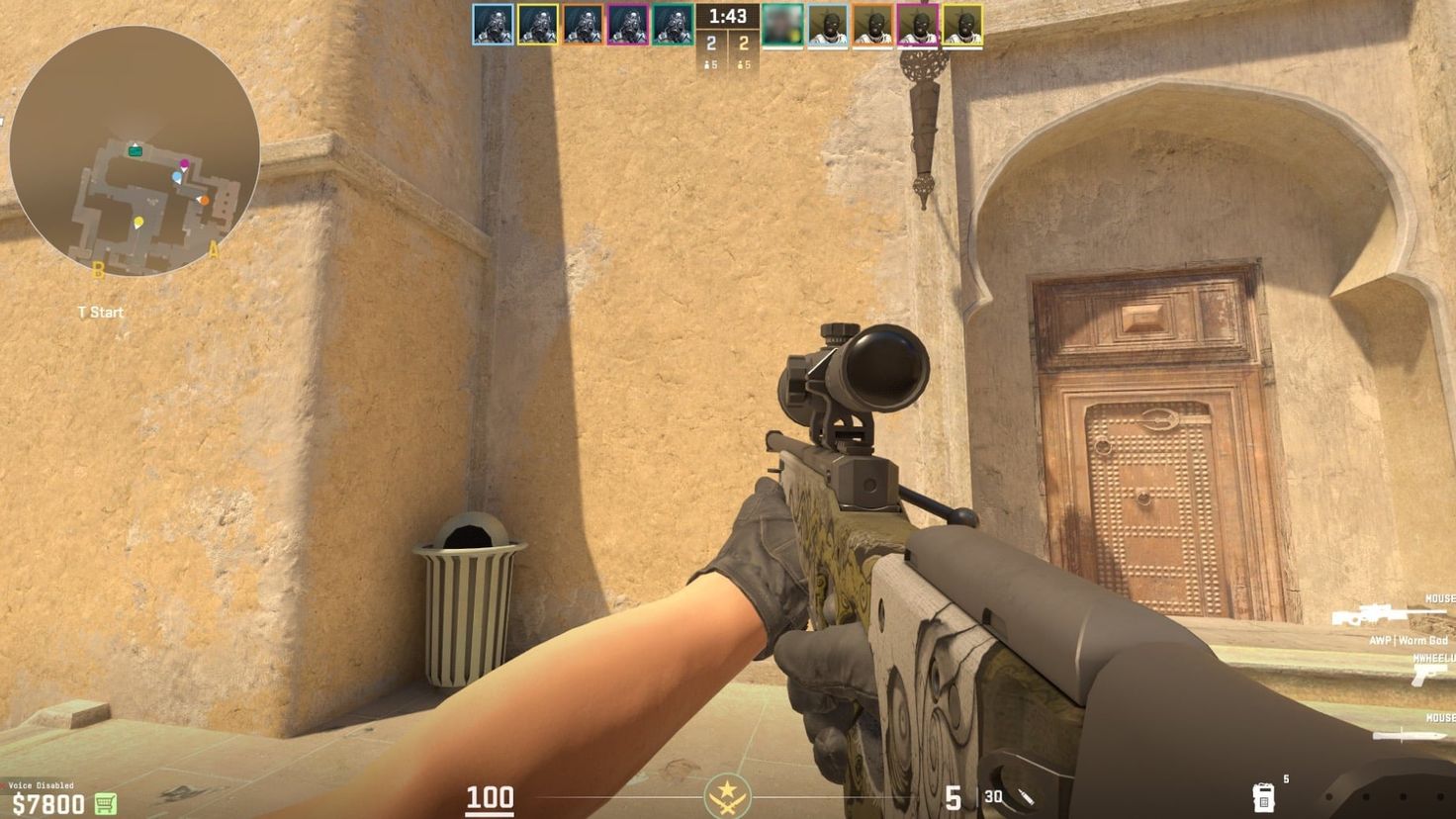This screenshot has height=819, width=1456.
Task: Click the yellow-bordered T player avatar
Action: coord(963,25)
